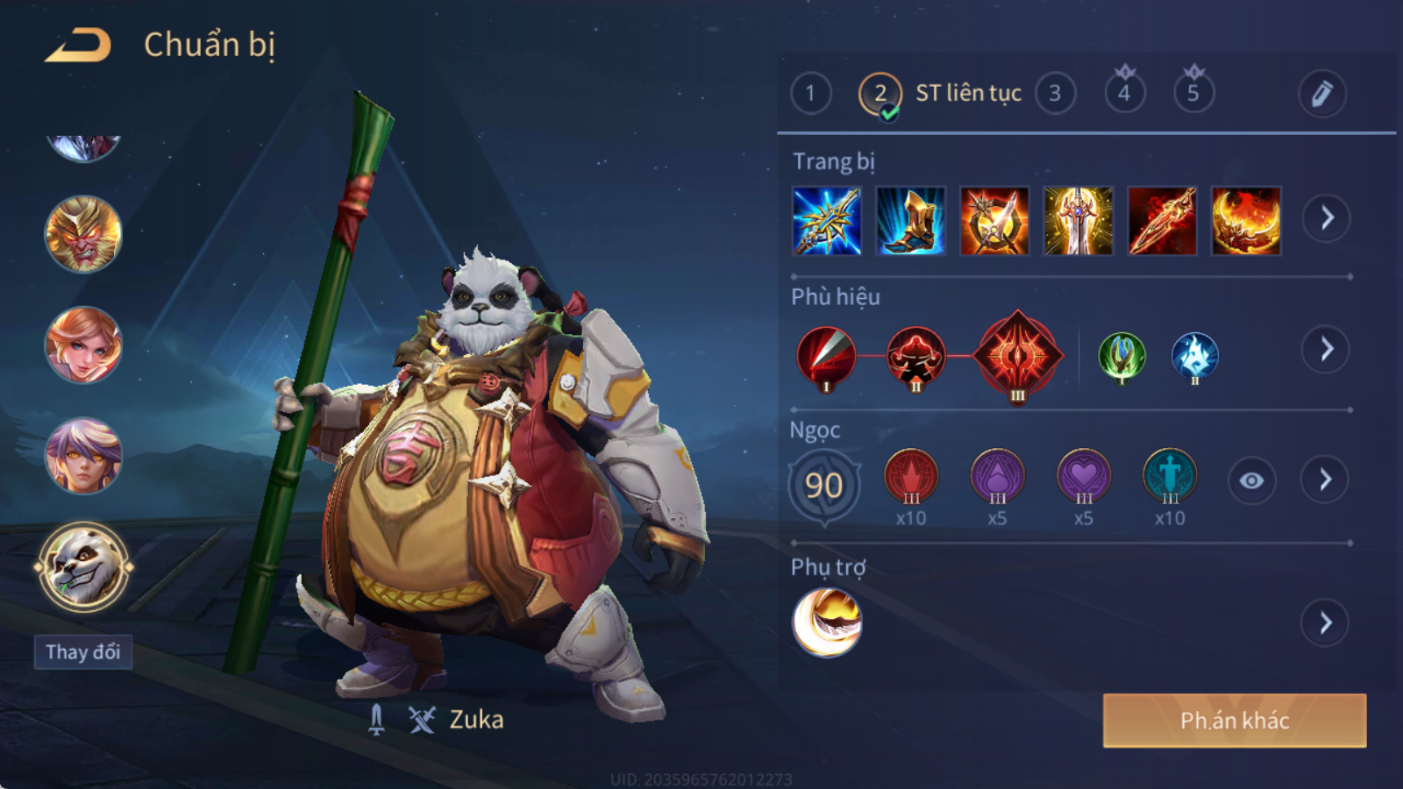Open the Phù hiệu section arrow
The image size is (1403, 789).
pyautogui.click(x=1326, y=349)
